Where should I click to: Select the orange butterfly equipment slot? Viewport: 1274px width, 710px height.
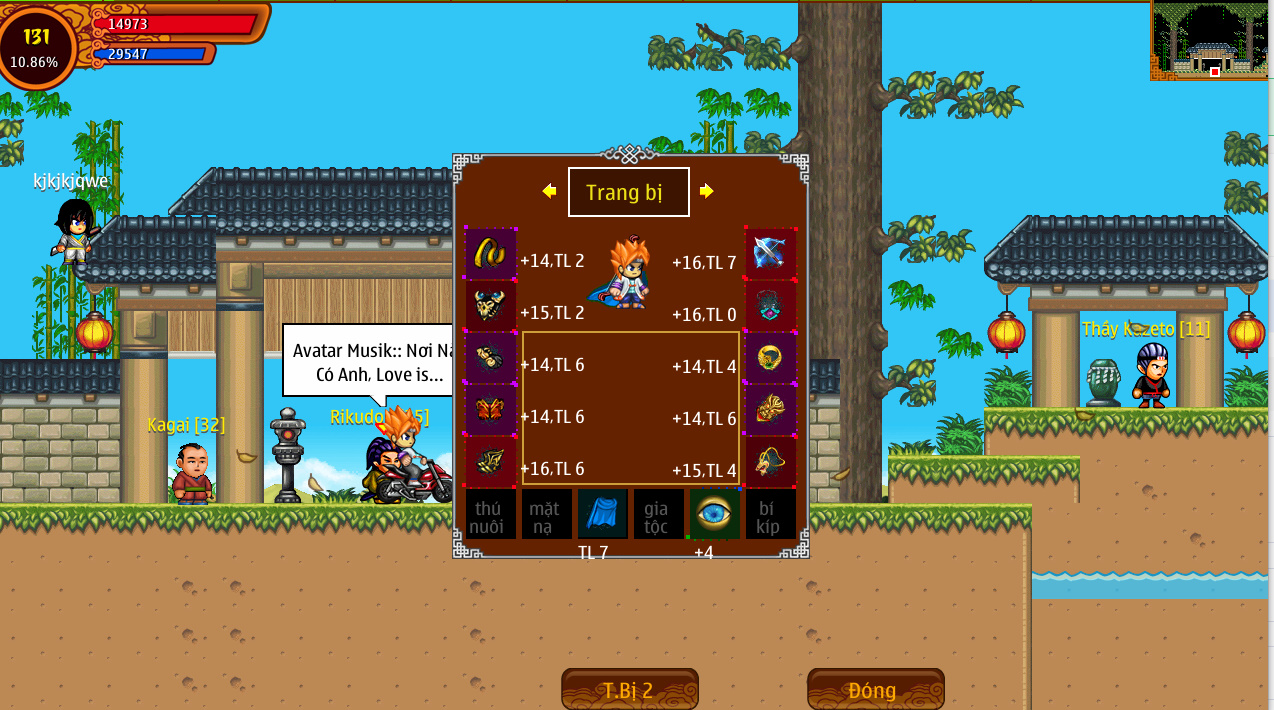click(491, 409)
